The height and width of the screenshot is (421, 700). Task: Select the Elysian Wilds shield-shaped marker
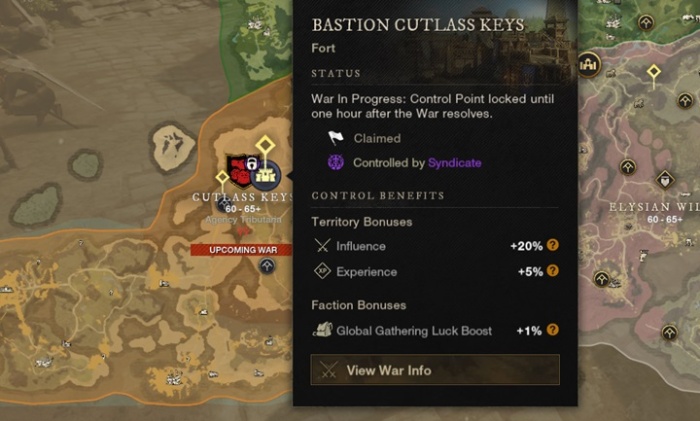click(664, 180)
